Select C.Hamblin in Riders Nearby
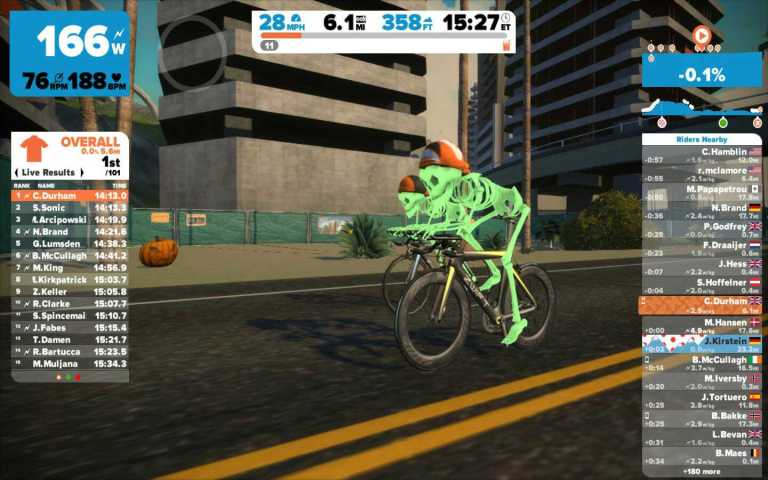 coord(701,155)
